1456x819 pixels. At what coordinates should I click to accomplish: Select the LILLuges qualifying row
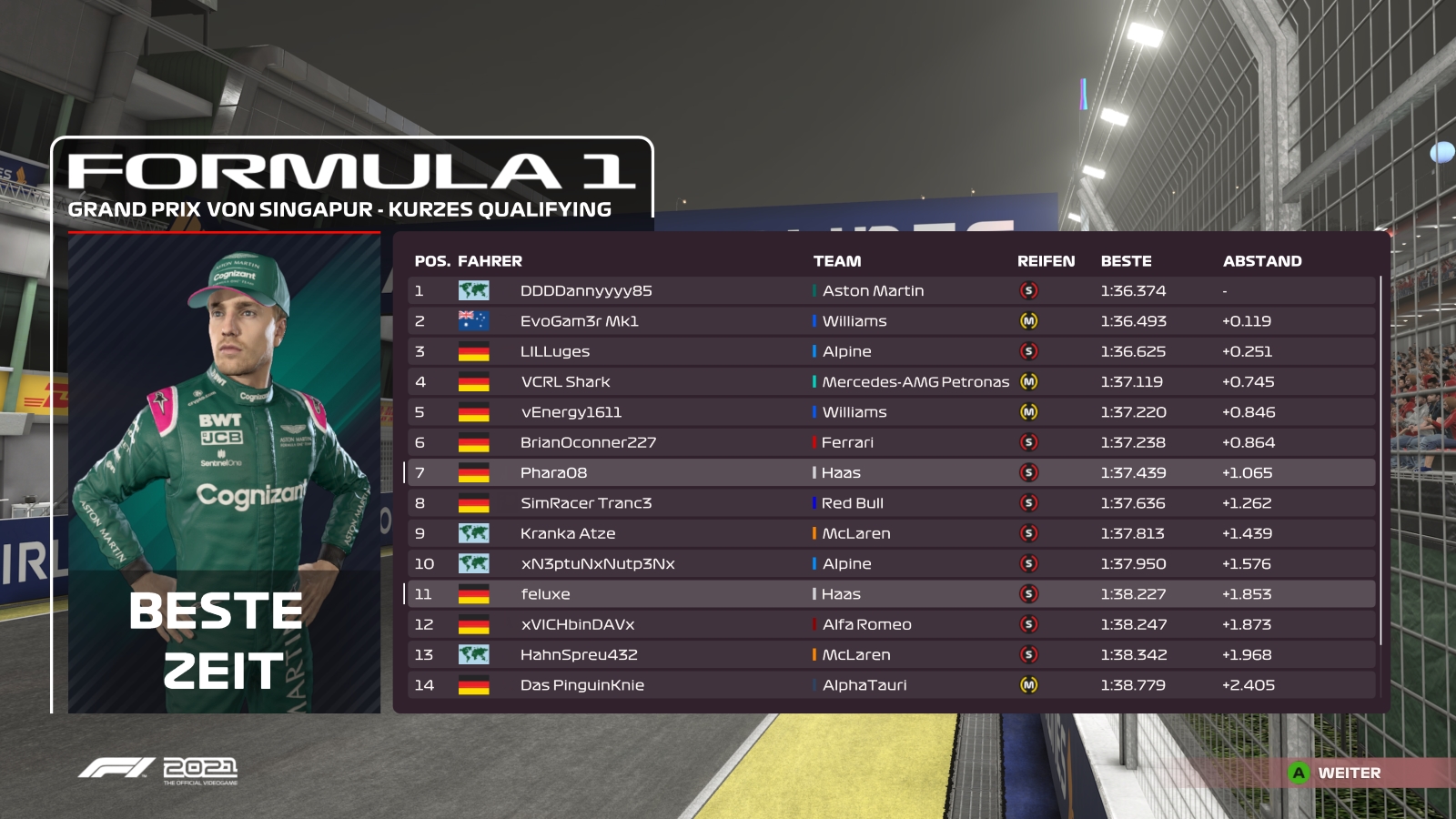890,351
